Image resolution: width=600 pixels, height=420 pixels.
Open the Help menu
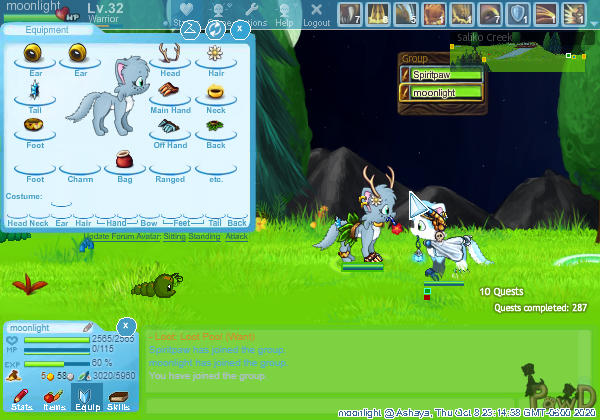[284, 14]
